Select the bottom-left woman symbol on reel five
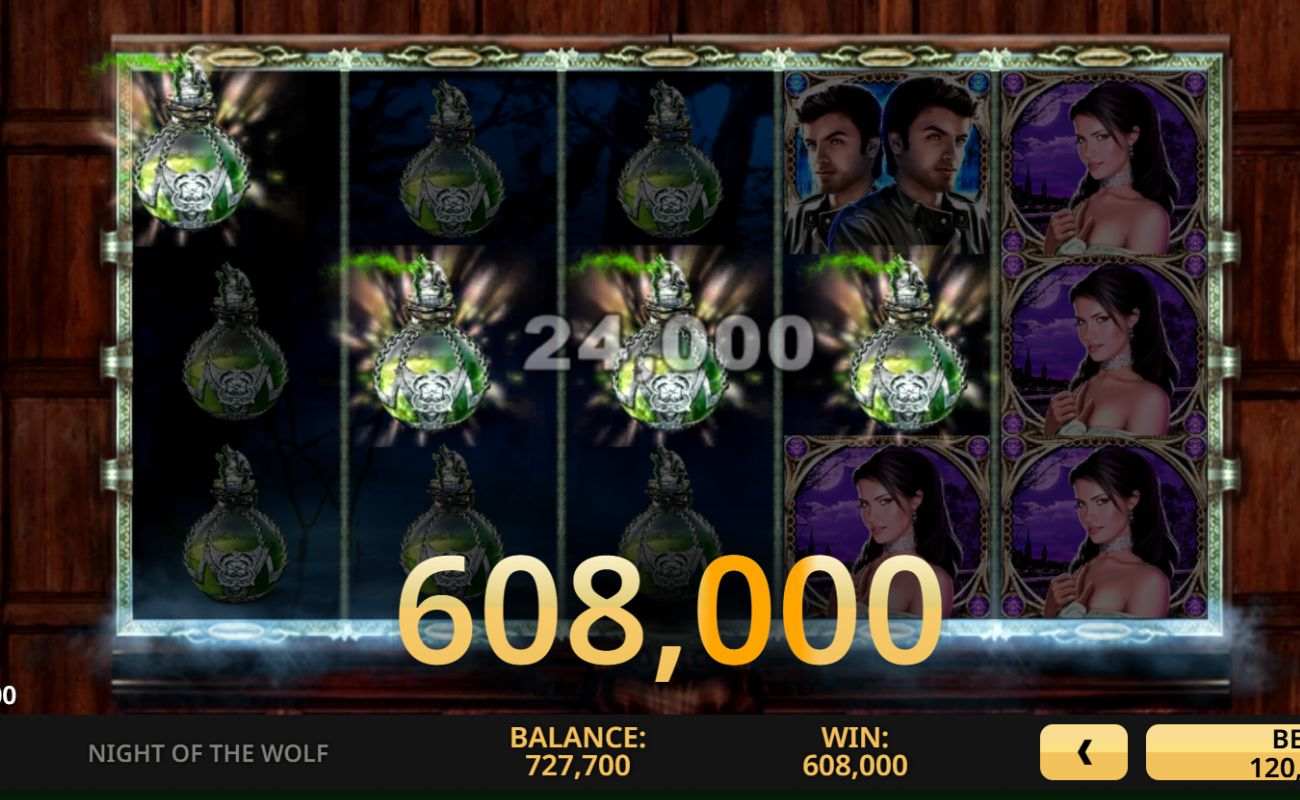The height and width of the screenshot is (800, 1300). [1100, 530]
